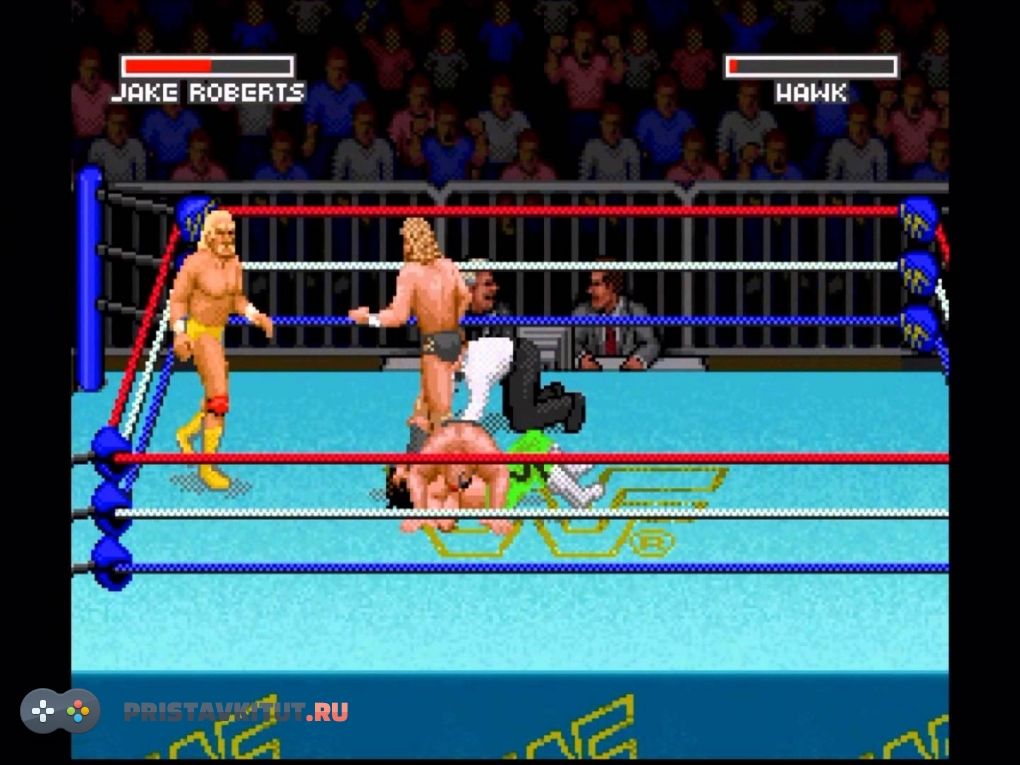Image resolution: width=1020 pixels, height=765 pixels.
Task: Open the PRISTAVKITUT.RU watermark link
Action: 236,712
